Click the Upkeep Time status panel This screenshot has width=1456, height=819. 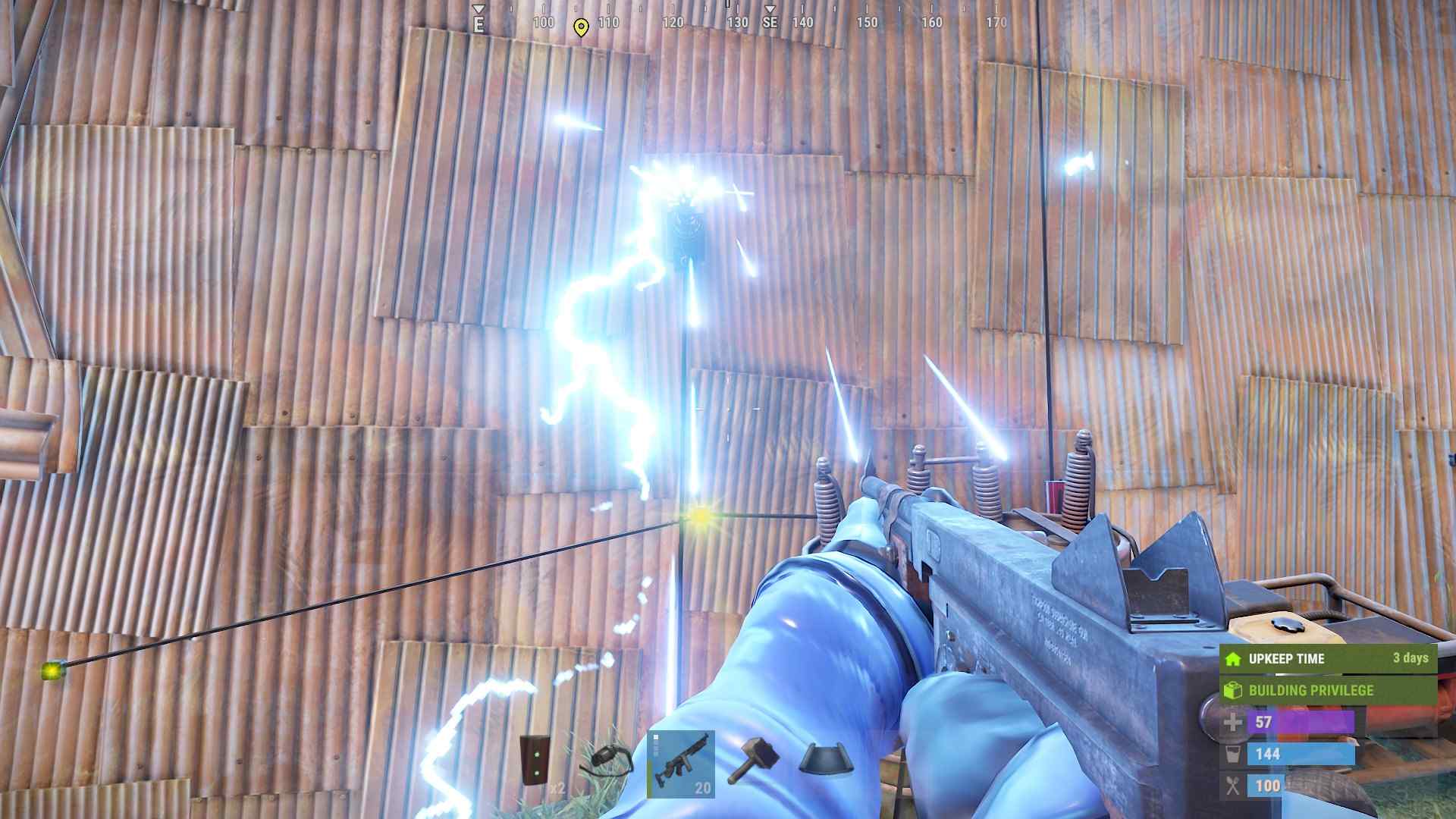tap(1327, 658)
